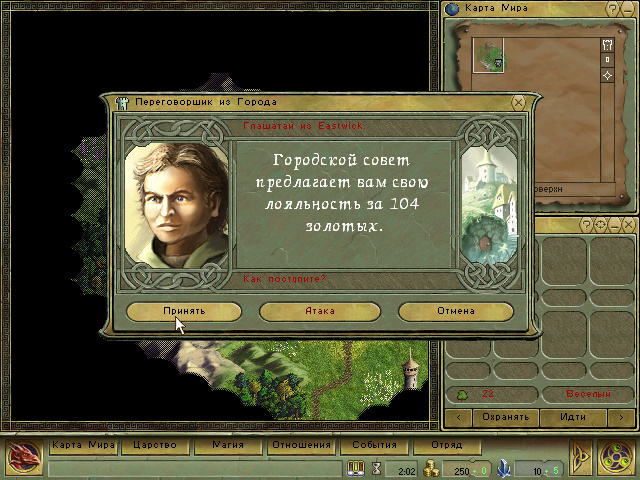Click the world map minimap thumbnail
The width and height of the screenshot is (640, 480).
coord(489,54)
